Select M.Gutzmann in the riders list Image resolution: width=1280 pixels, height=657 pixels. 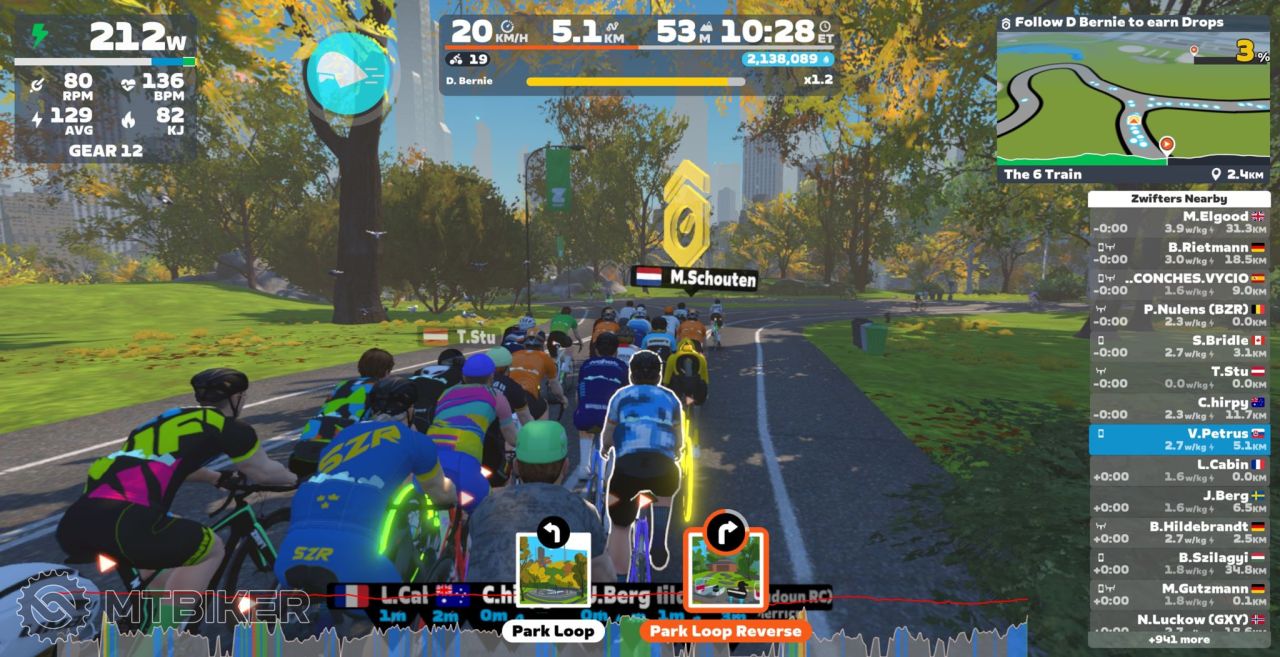coord(1179,594)
